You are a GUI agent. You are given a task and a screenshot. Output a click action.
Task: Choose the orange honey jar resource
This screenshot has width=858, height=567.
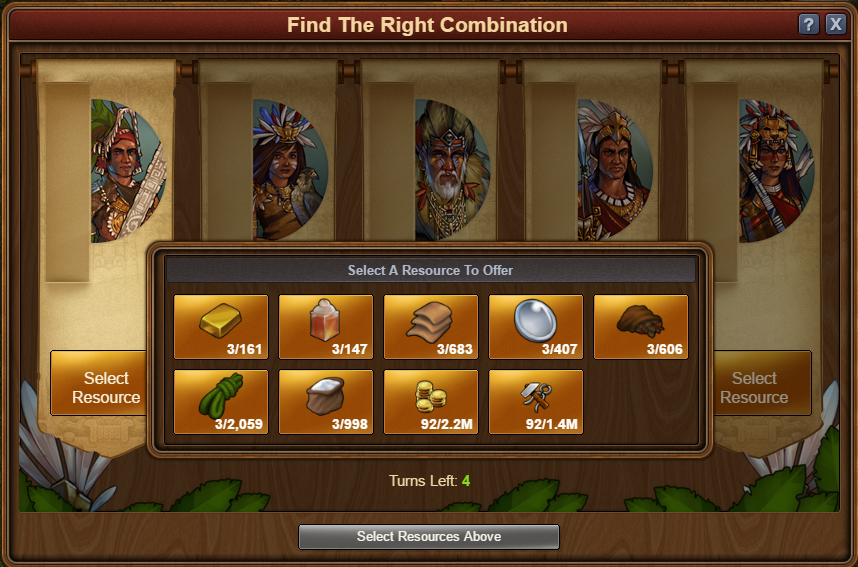click(x=326, y=326)
